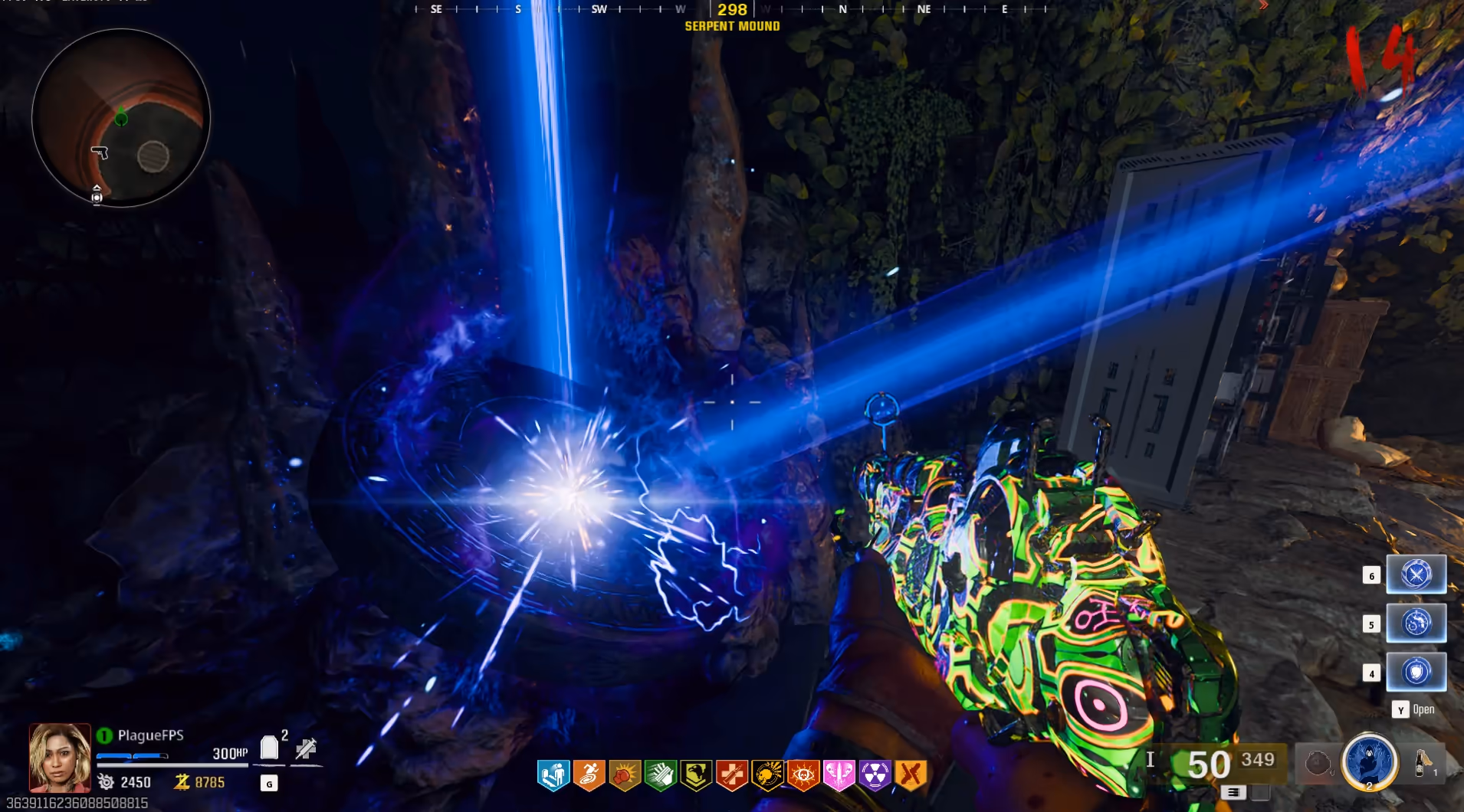This screenshot has height=812, width=1464.
Task: Select the Death Perception eye perk icon
Action: (x=803, y=776)
